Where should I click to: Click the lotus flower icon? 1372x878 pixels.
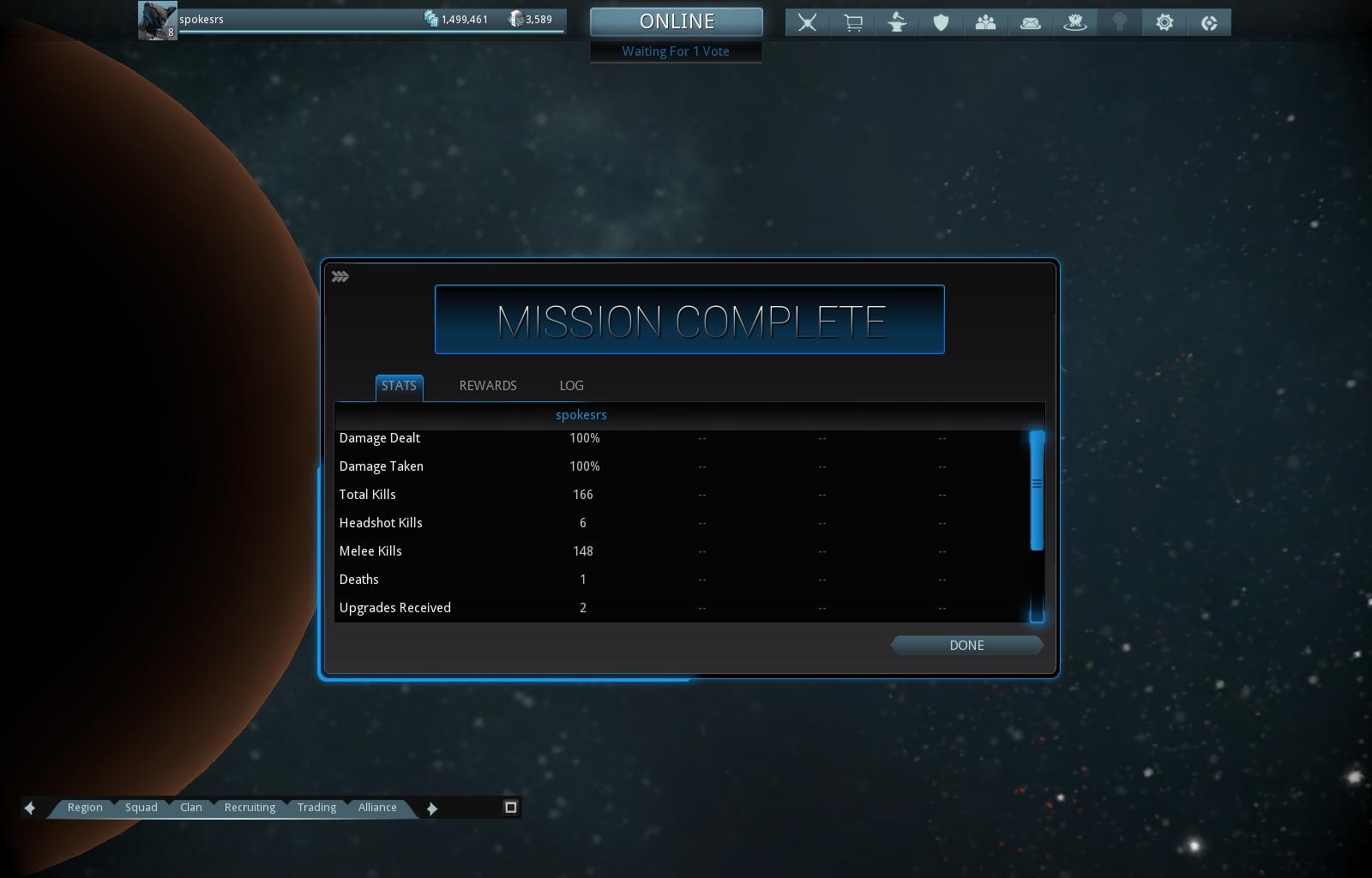pos(1075,22)
